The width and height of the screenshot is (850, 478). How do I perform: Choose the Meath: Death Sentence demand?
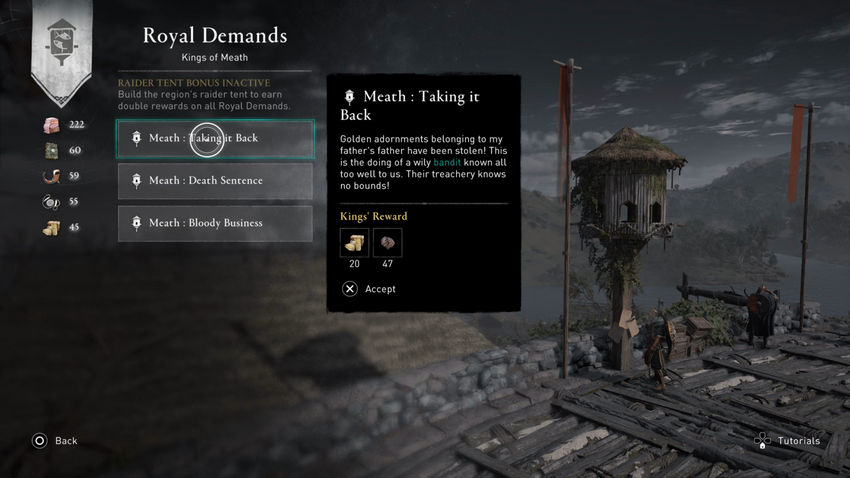click(215, 181)
